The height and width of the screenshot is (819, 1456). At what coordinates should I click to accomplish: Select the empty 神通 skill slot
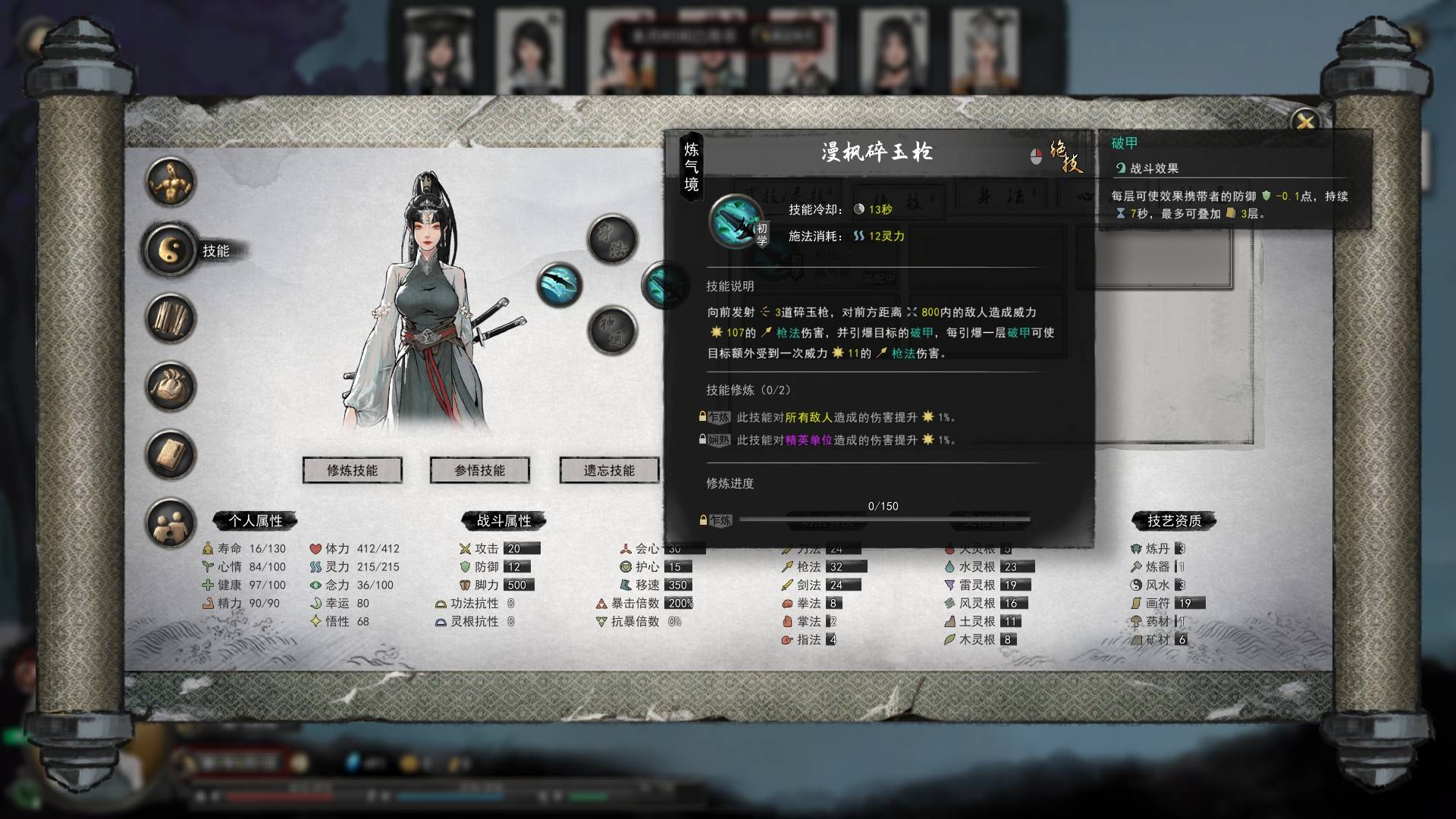click(x=613, y=331)
